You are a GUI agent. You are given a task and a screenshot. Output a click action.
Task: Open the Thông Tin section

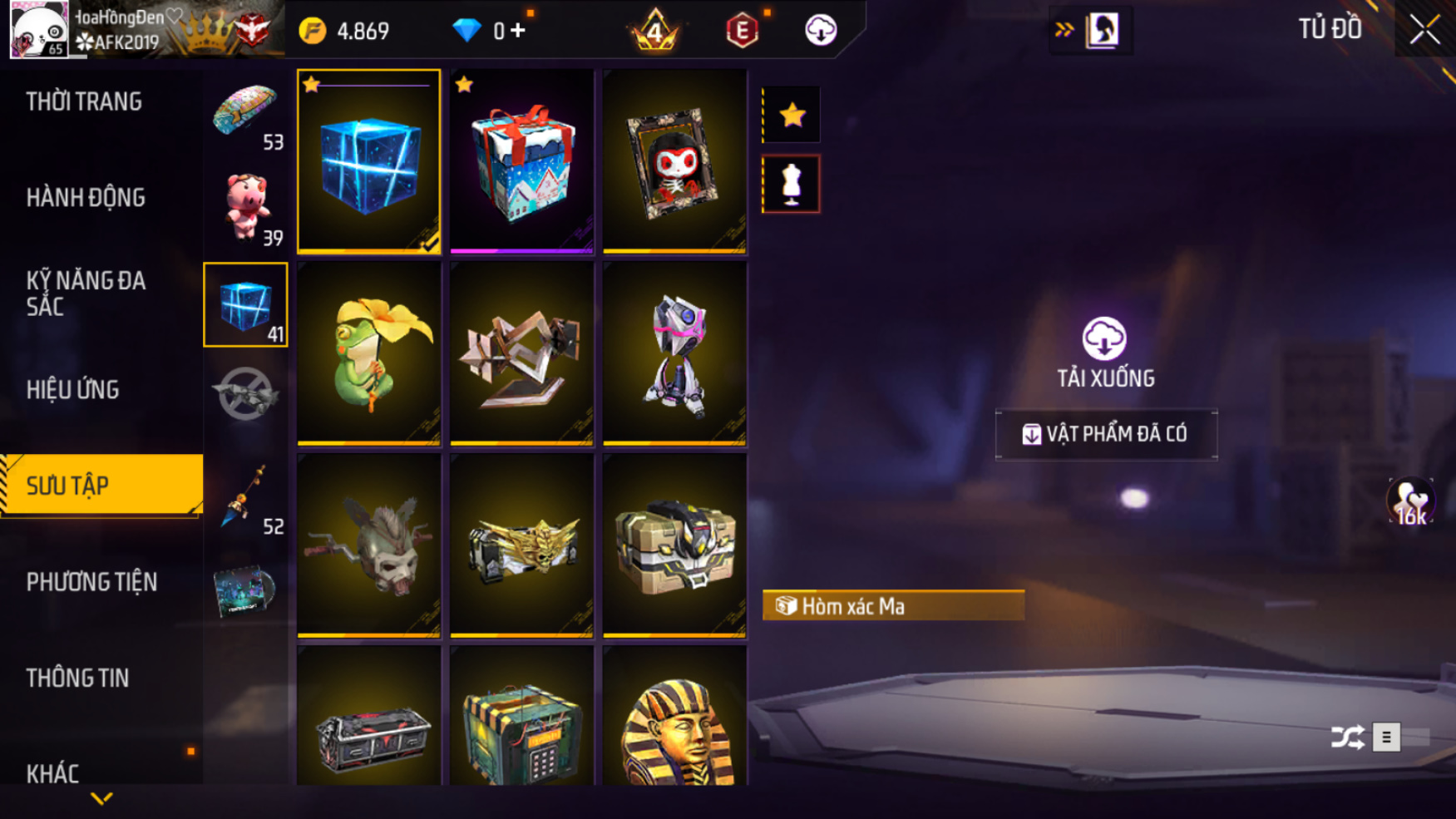point(77,678)
